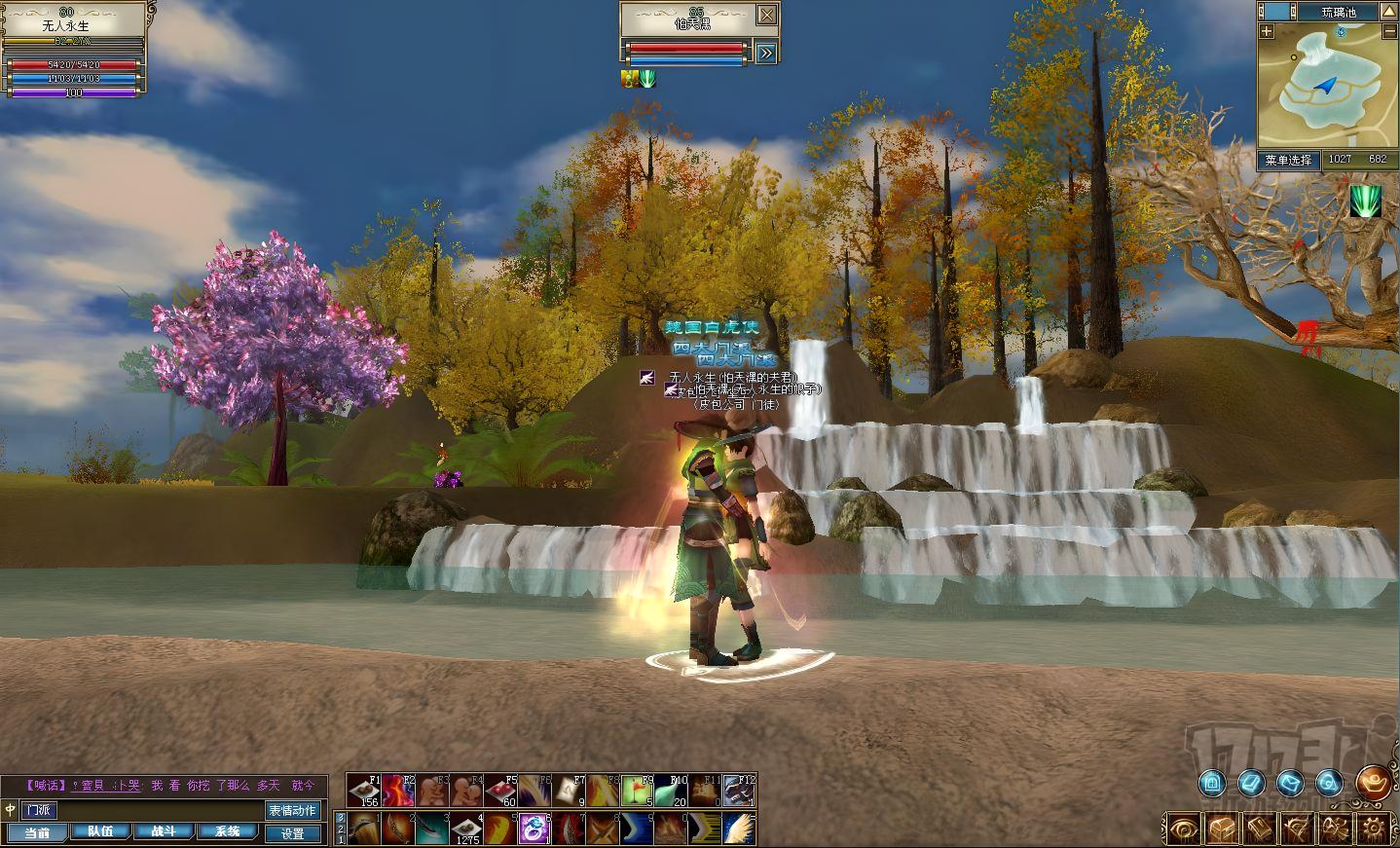The height and width of the screenshot is (848, 1400).
Task: Zoom in the minimap with the plus button
Action: click(1267, 31)
